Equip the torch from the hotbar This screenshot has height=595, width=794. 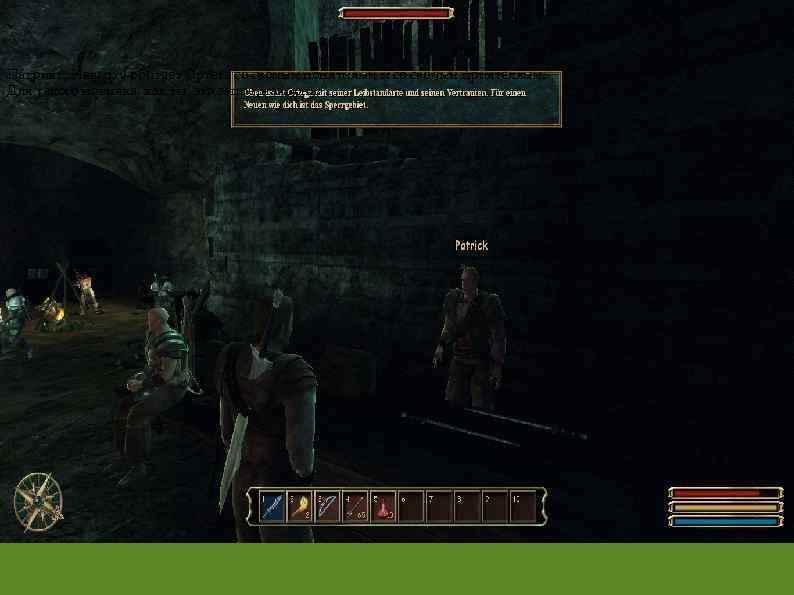coord(300,506)
